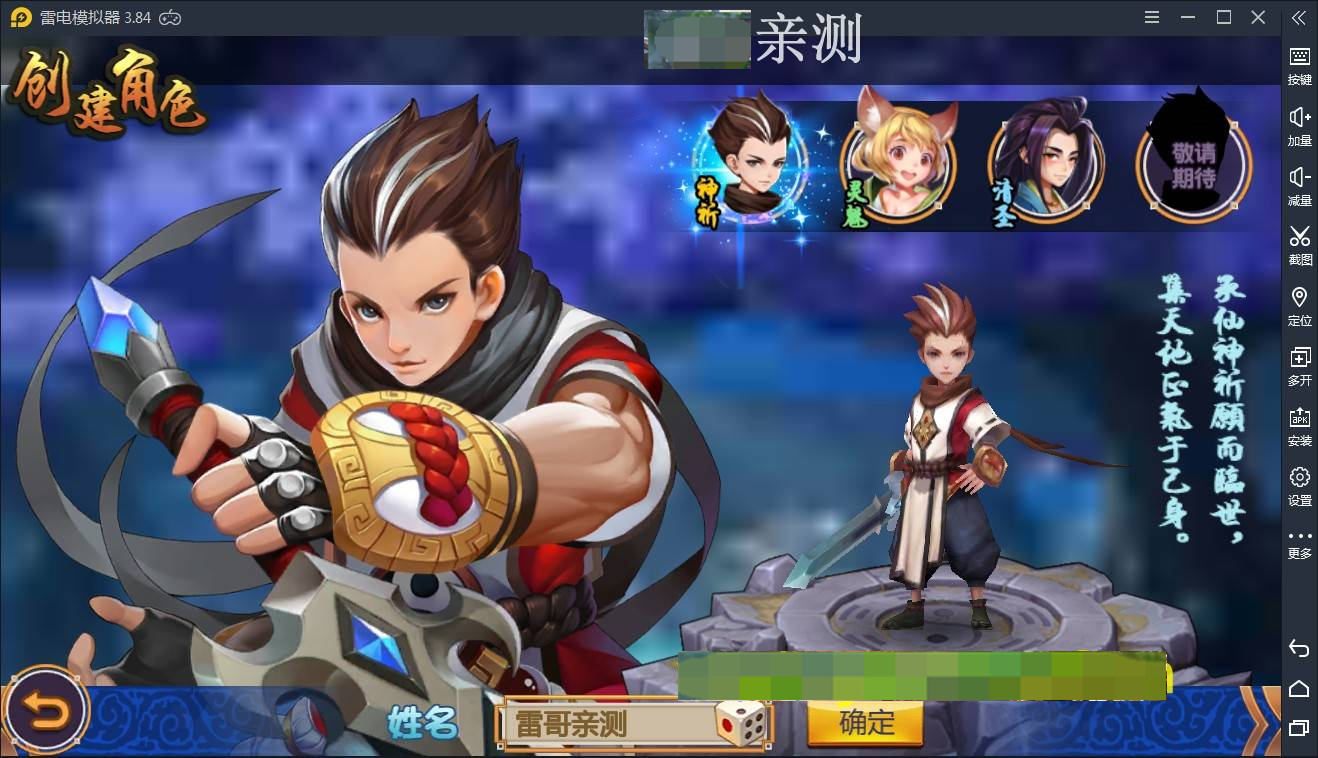Image resolution: width=1318 pixels, height=758 pixels.
Task: Open the 多开 multi-instance manager
Action: (1299, 365)
